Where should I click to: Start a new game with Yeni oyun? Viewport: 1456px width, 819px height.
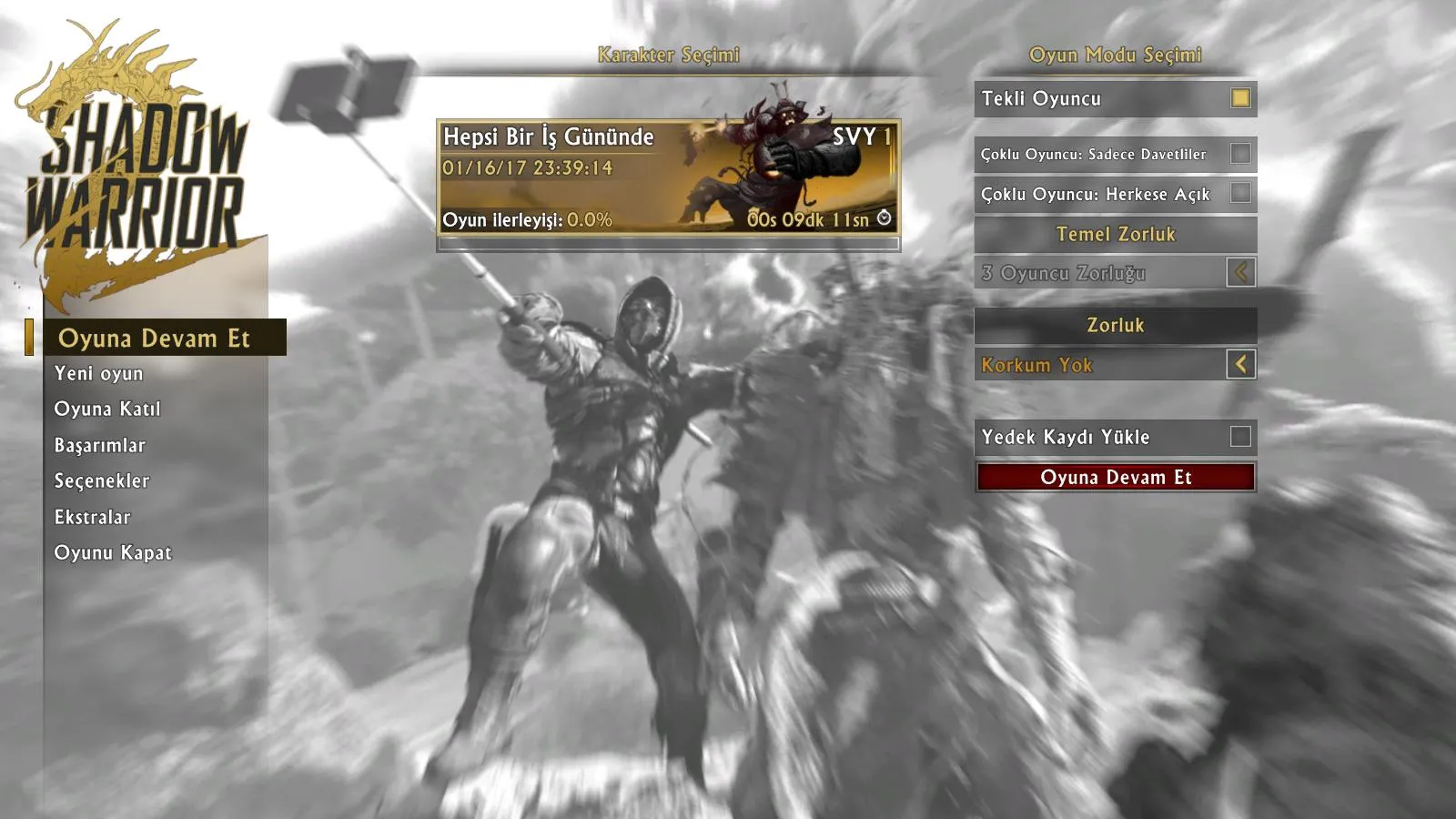click(98, 374)
